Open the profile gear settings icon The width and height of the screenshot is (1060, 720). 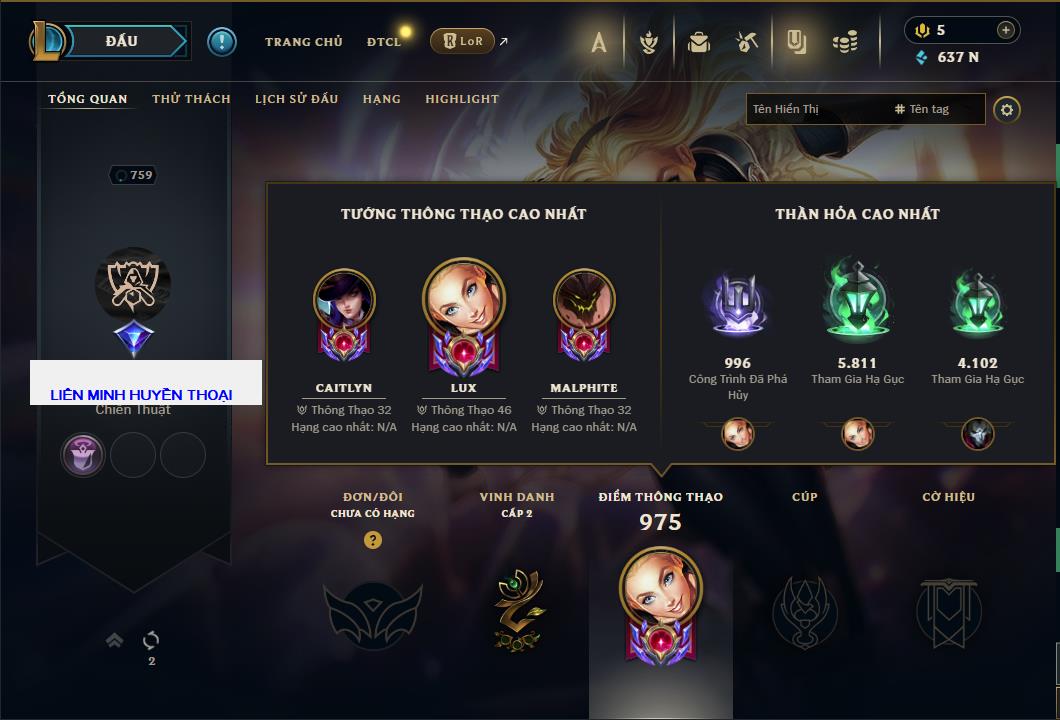pos(1007,109)
